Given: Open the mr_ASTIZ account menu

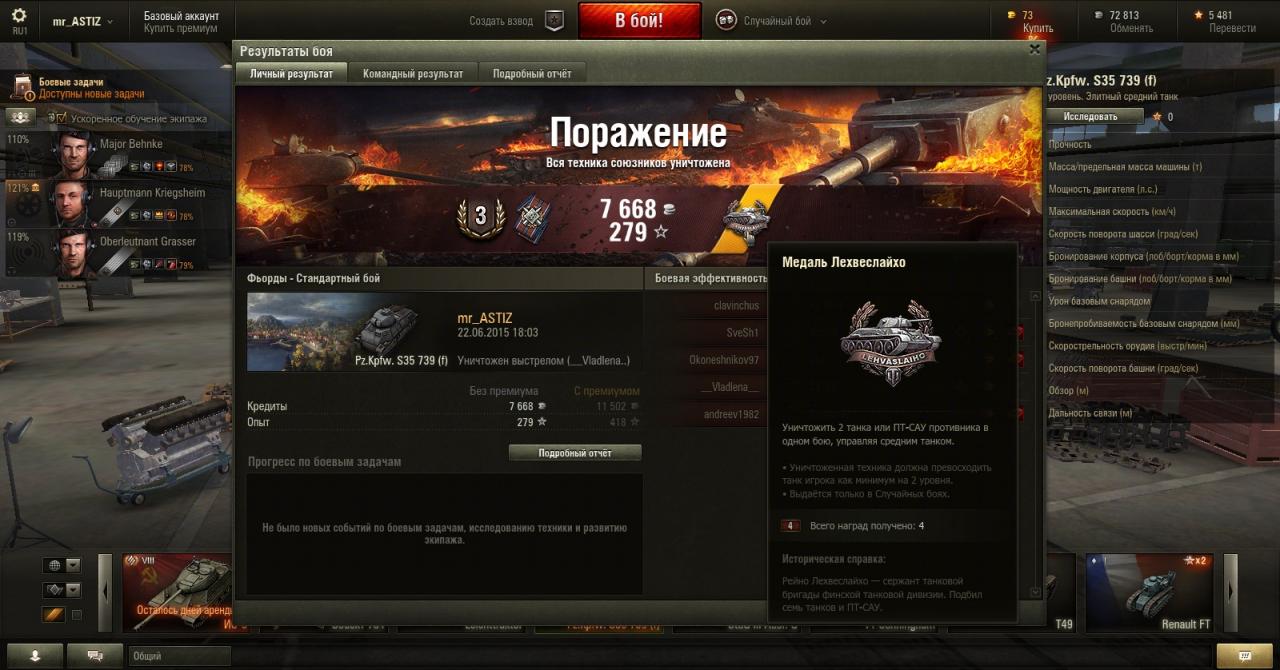Looking at the screenshot, I should 82,21.
